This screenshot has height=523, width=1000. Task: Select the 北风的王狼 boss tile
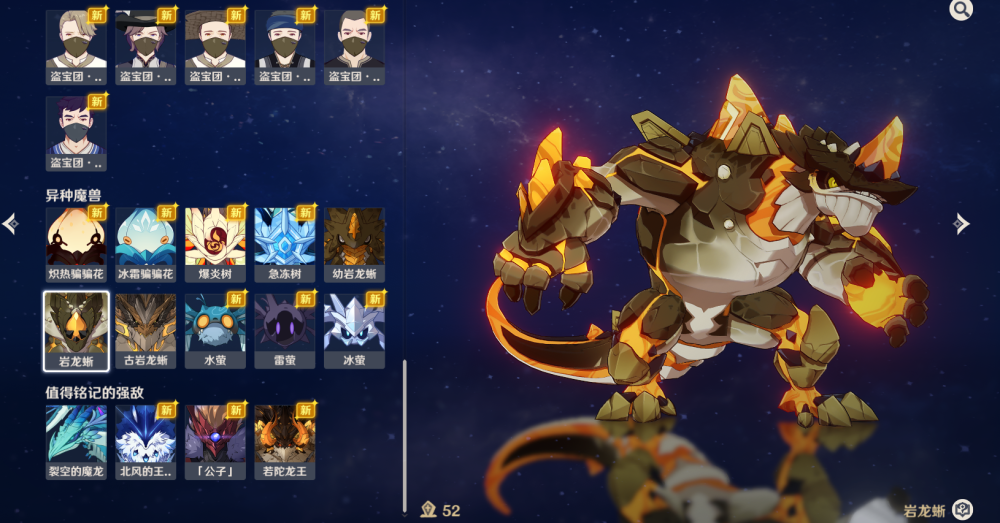click(145, 434)
